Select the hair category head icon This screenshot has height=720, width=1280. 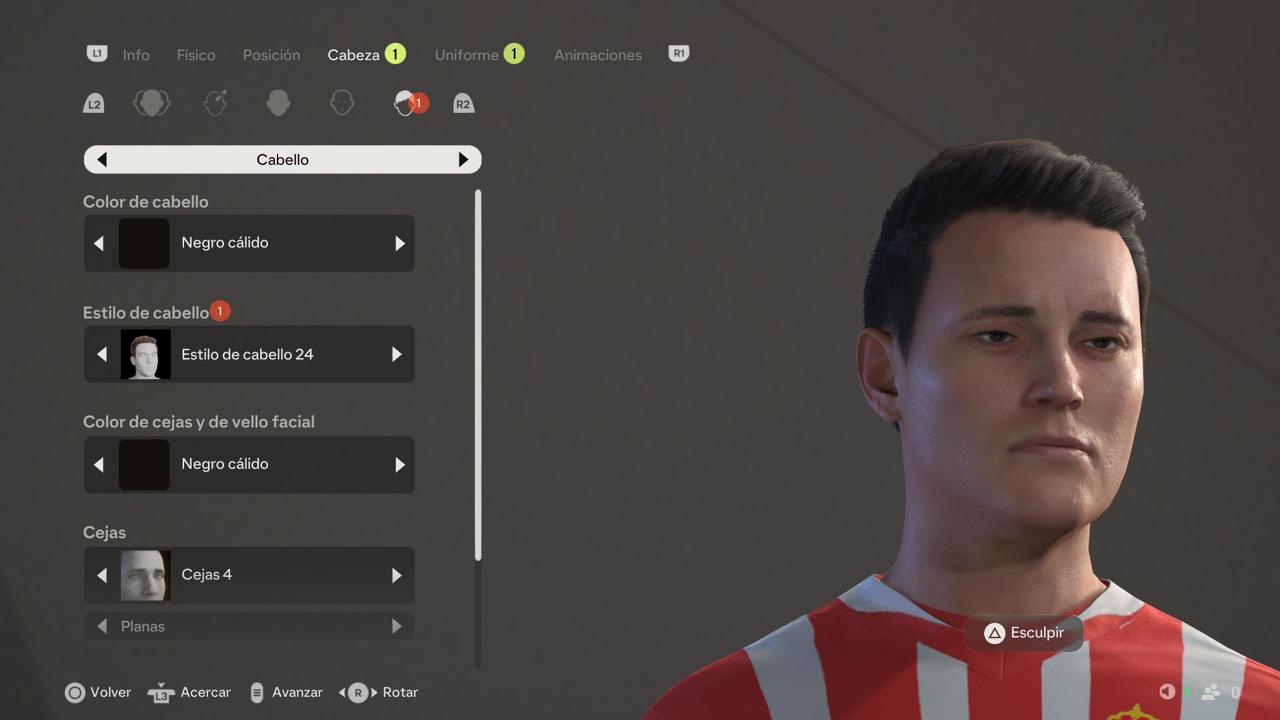point(405,103)
